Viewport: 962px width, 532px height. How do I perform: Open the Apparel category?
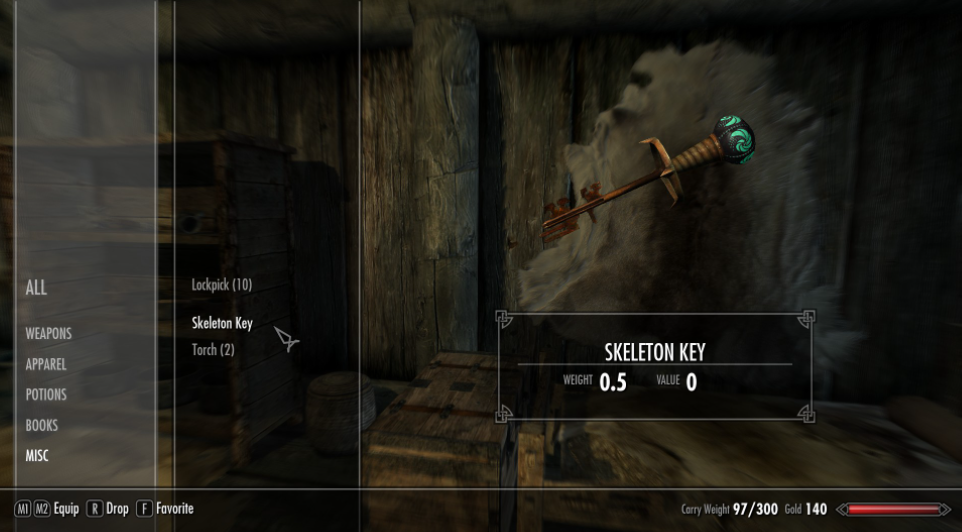pyautogui.click(x=46, y=365)
